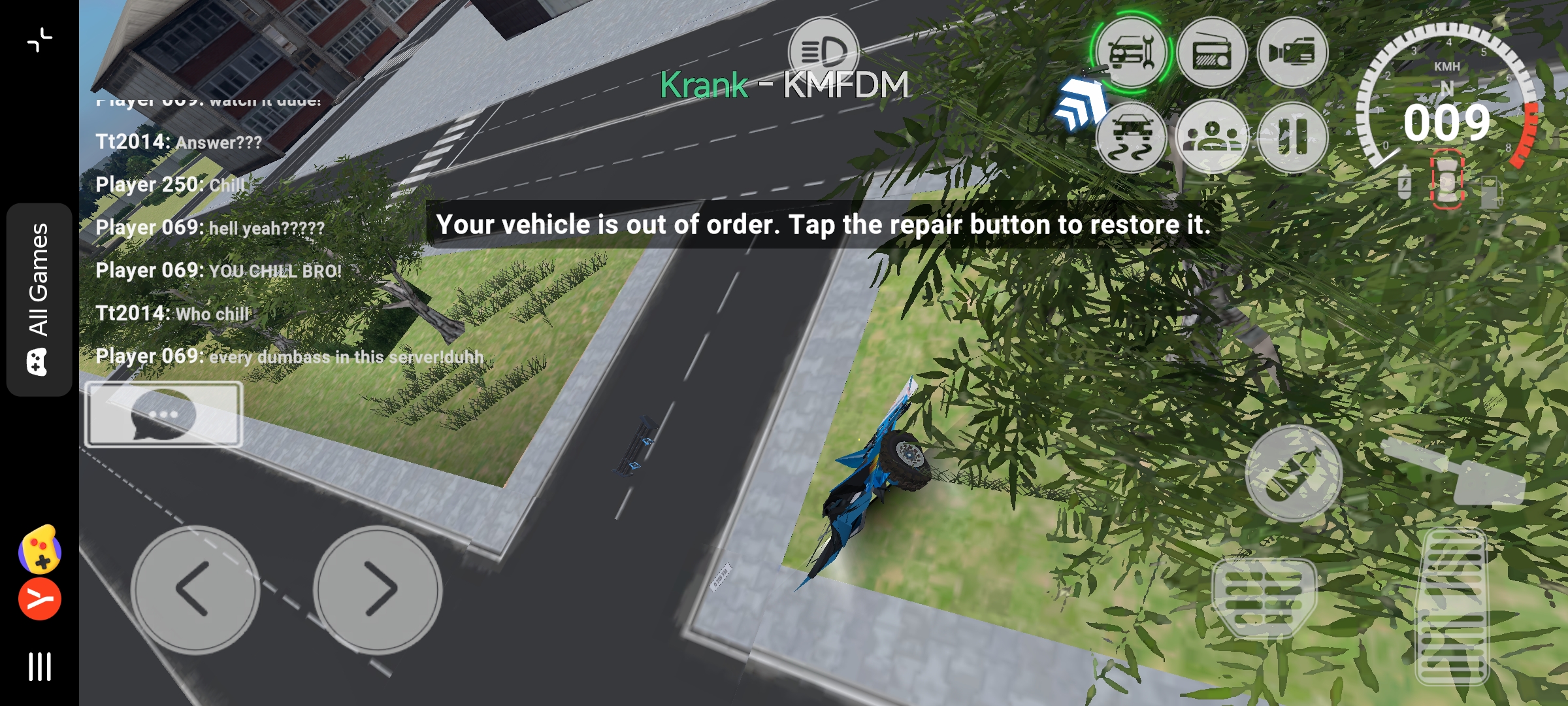The height and width of the screenshot is (706, 1568).
Task: Switch the camera view
Action: tap(1292, 52)
